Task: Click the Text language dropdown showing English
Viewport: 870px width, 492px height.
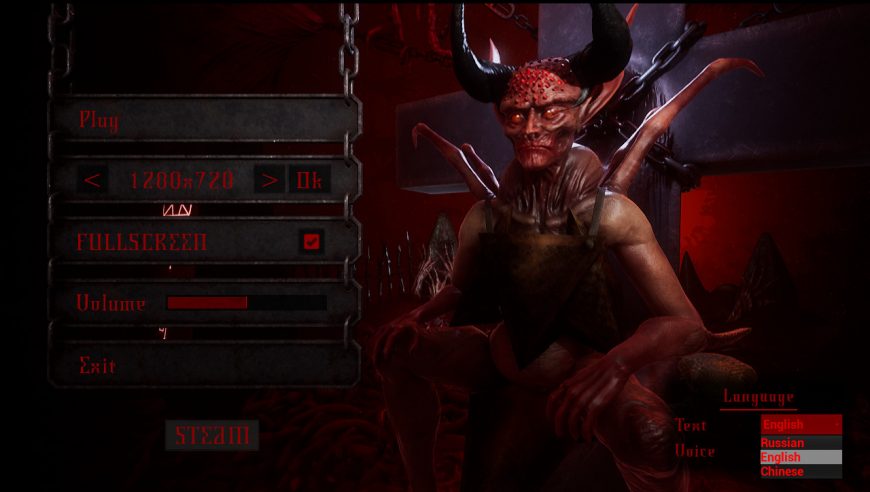Action: click(x=801, y=424)
